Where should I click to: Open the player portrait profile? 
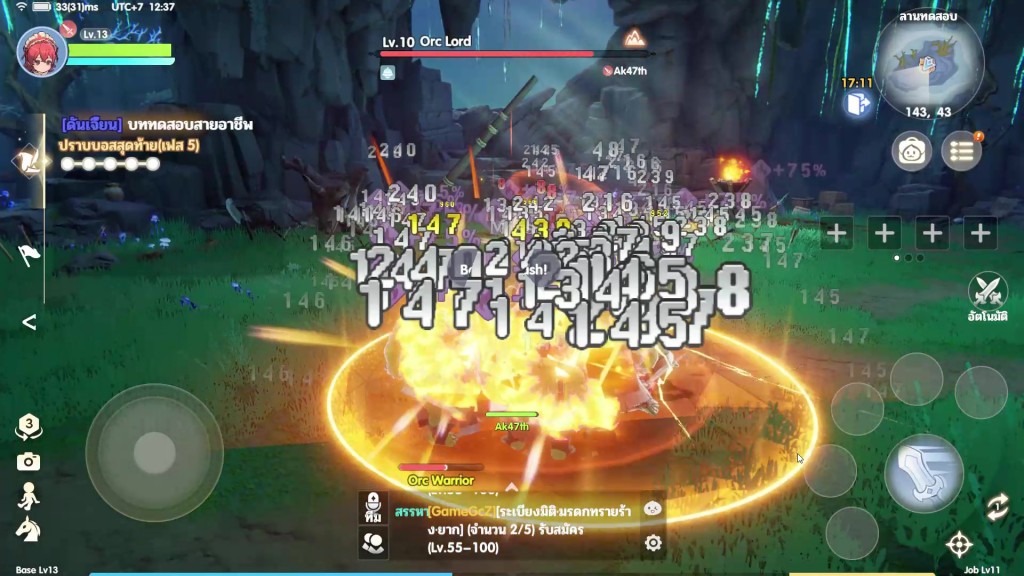coord(43,52)
